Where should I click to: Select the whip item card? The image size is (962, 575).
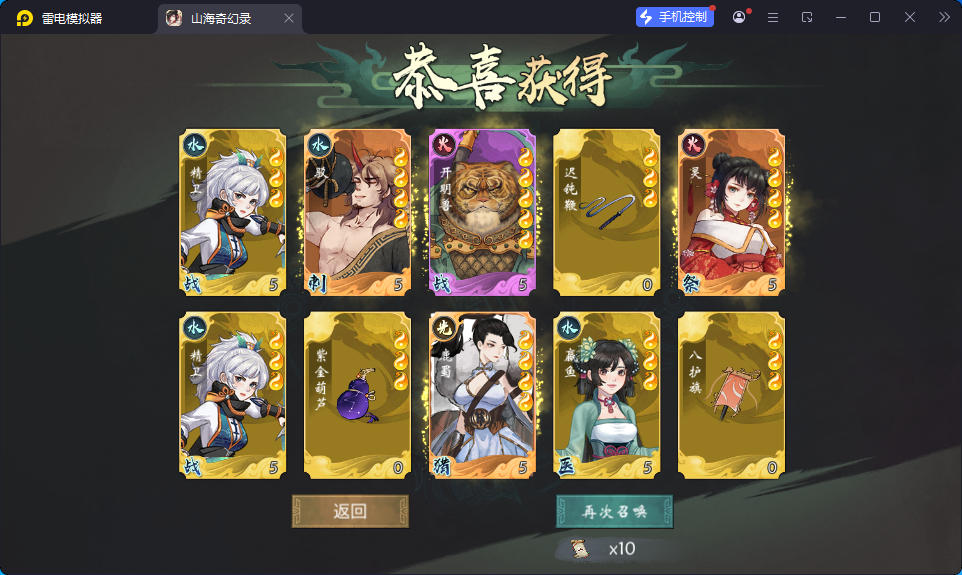click(x=606, y=213)
